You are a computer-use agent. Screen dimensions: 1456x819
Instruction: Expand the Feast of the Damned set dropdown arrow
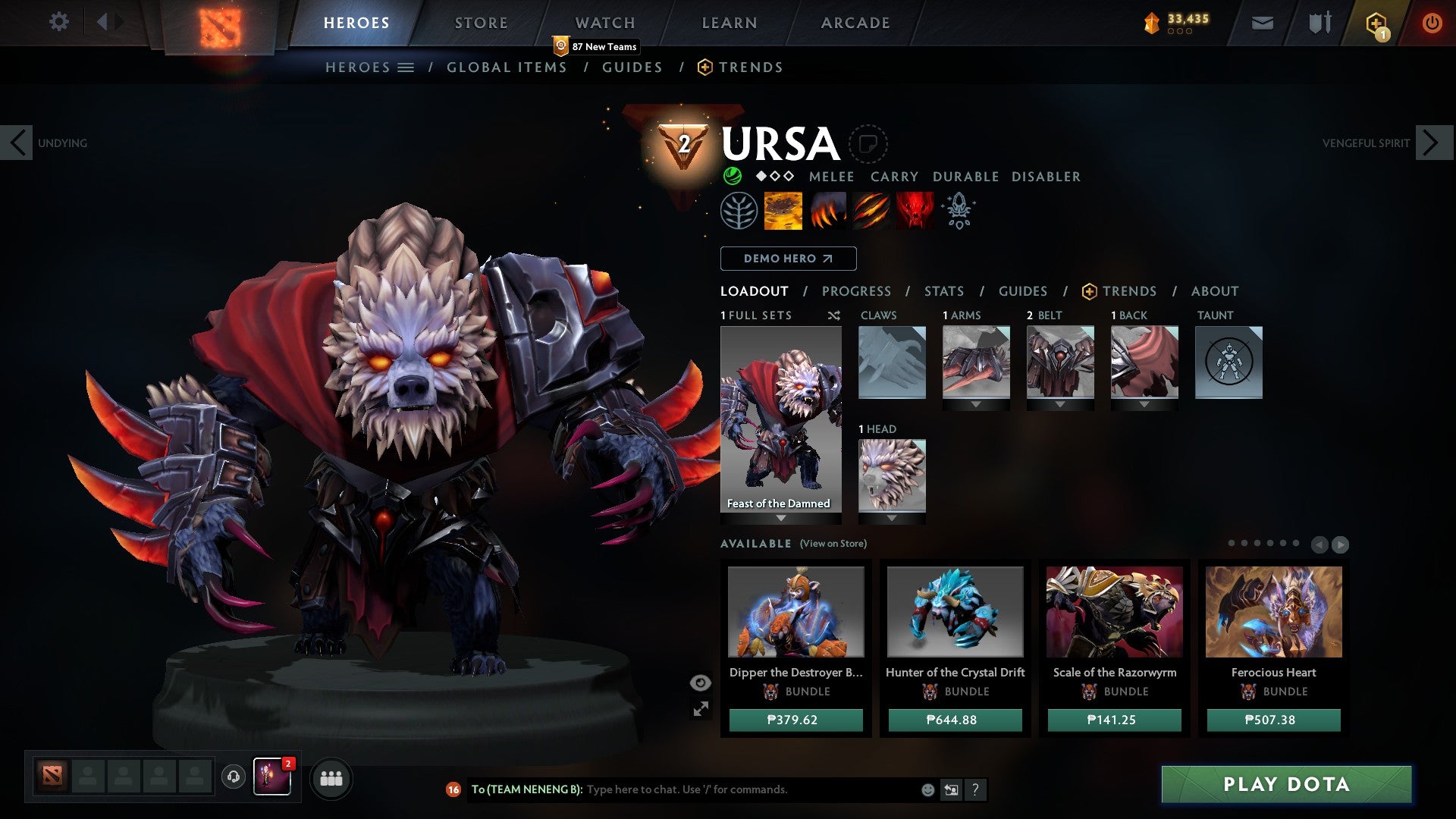coord(780,518)
